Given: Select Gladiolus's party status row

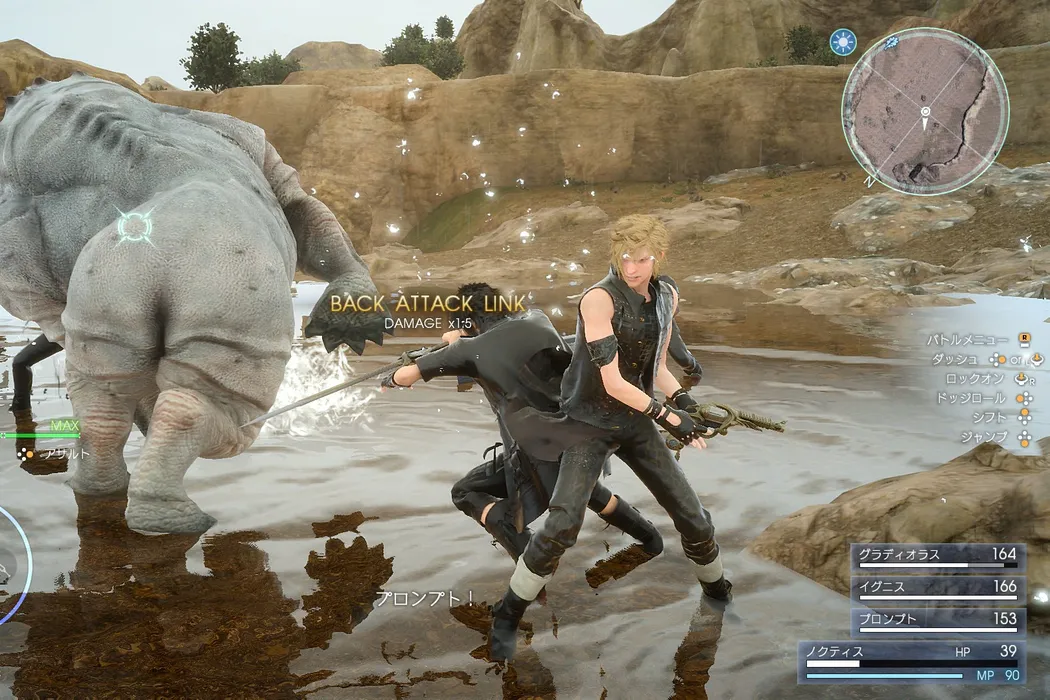Looking at the screenshot, I should [936, 556].
